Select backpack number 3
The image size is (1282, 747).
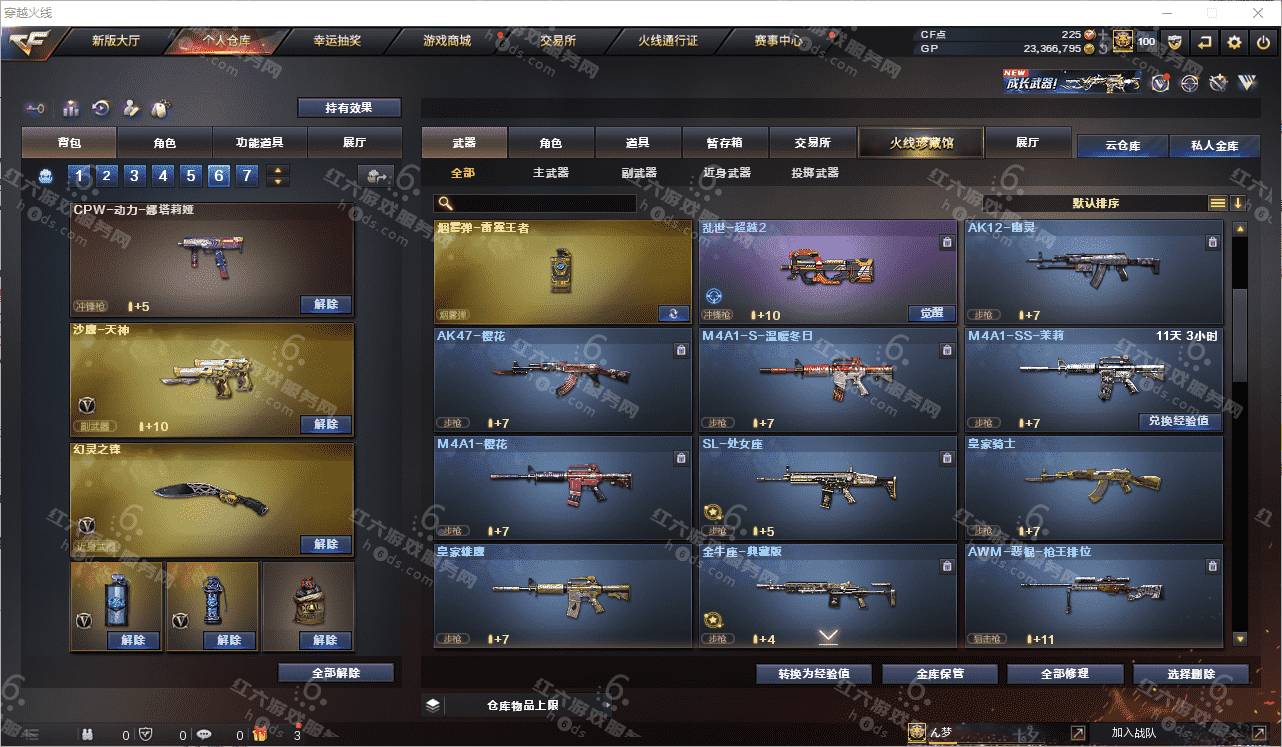[134, 177]
